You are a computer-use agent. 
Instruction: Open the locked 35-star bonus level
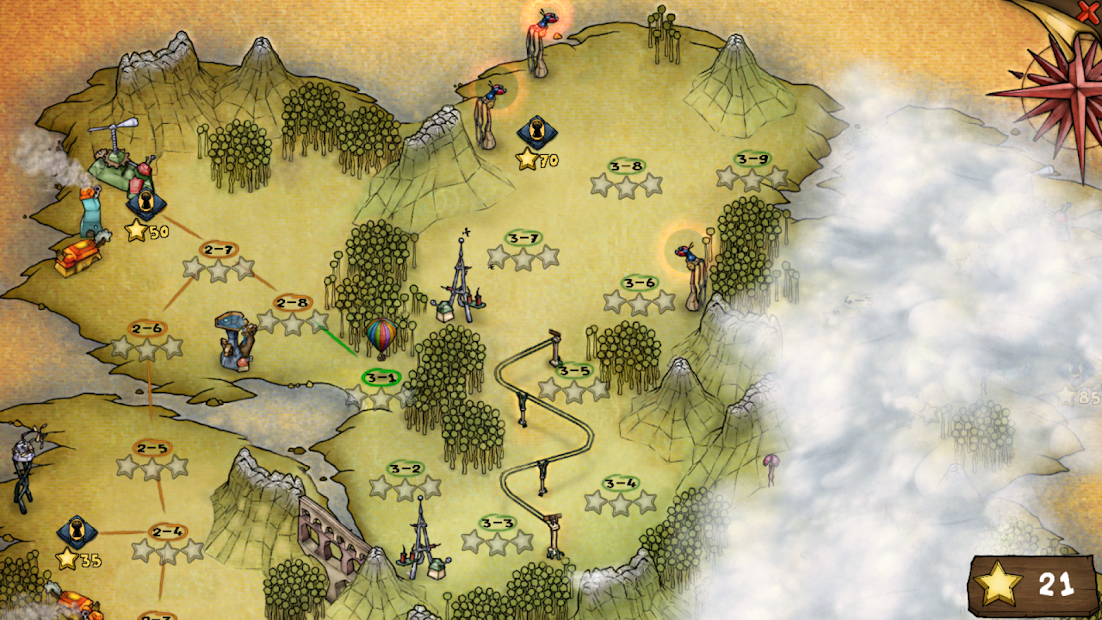77,532
